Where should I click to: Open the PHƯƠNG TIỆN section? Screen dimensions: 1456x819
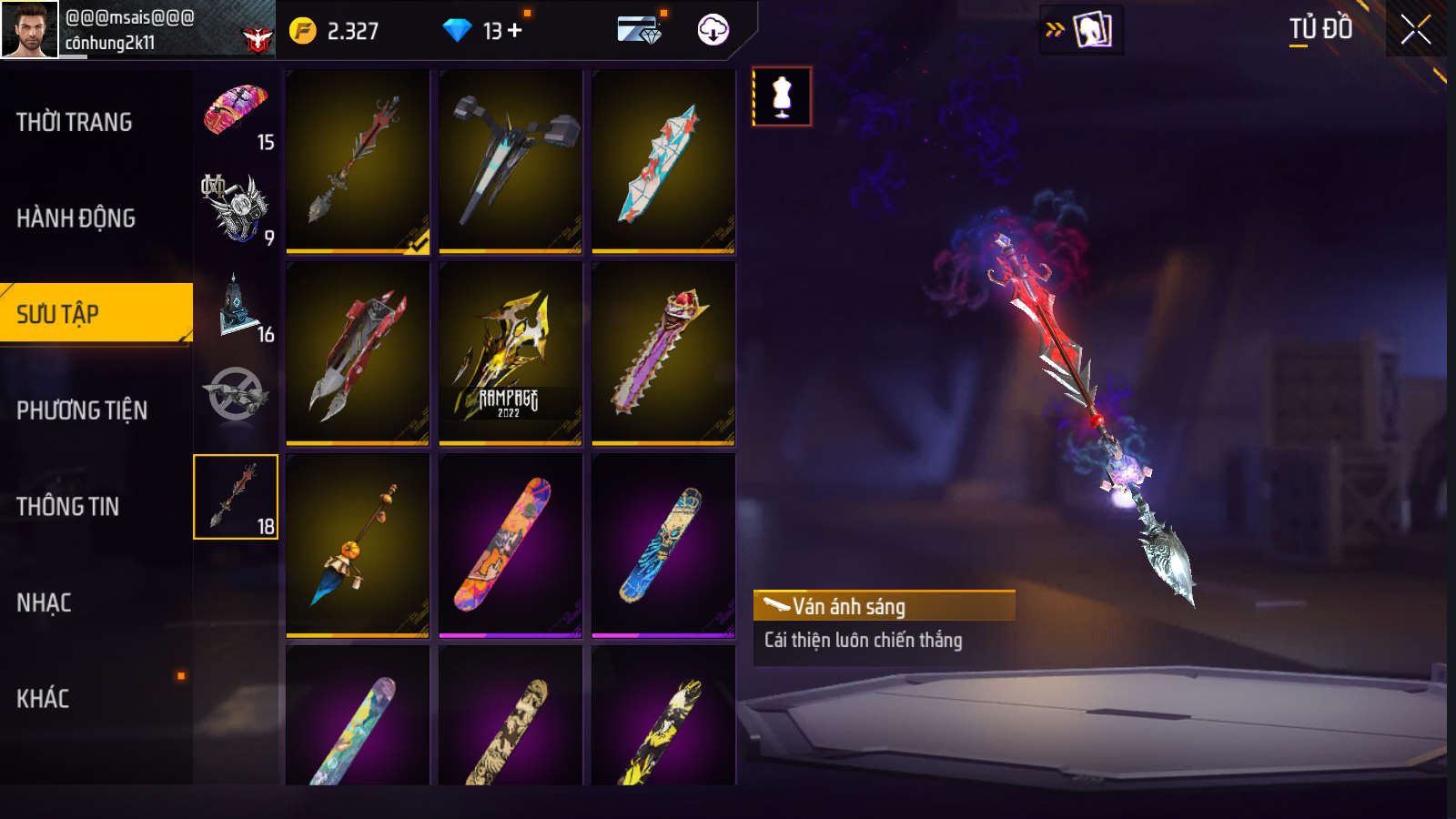82,410
